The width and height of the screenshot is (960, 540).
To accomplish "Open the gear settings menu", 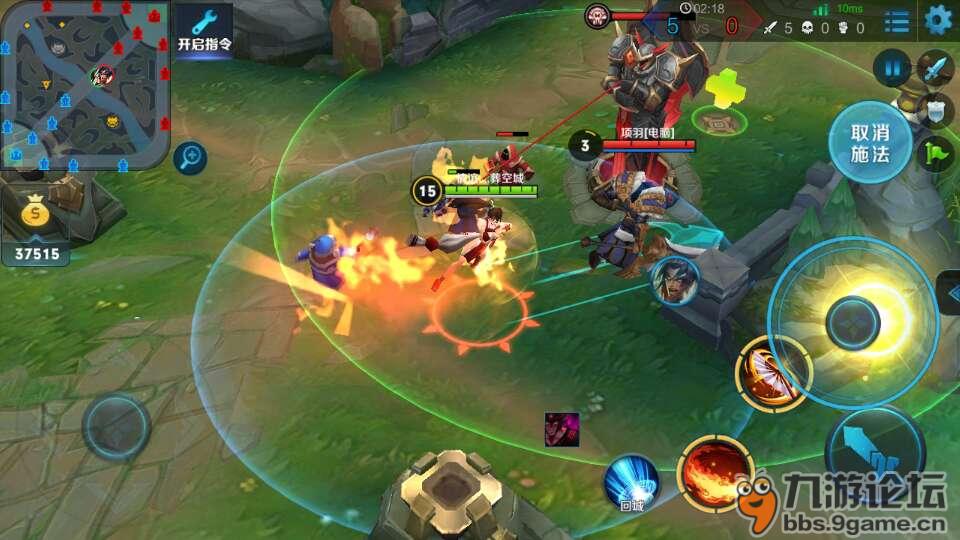I will pyautogui.click(x=938, y=19).
